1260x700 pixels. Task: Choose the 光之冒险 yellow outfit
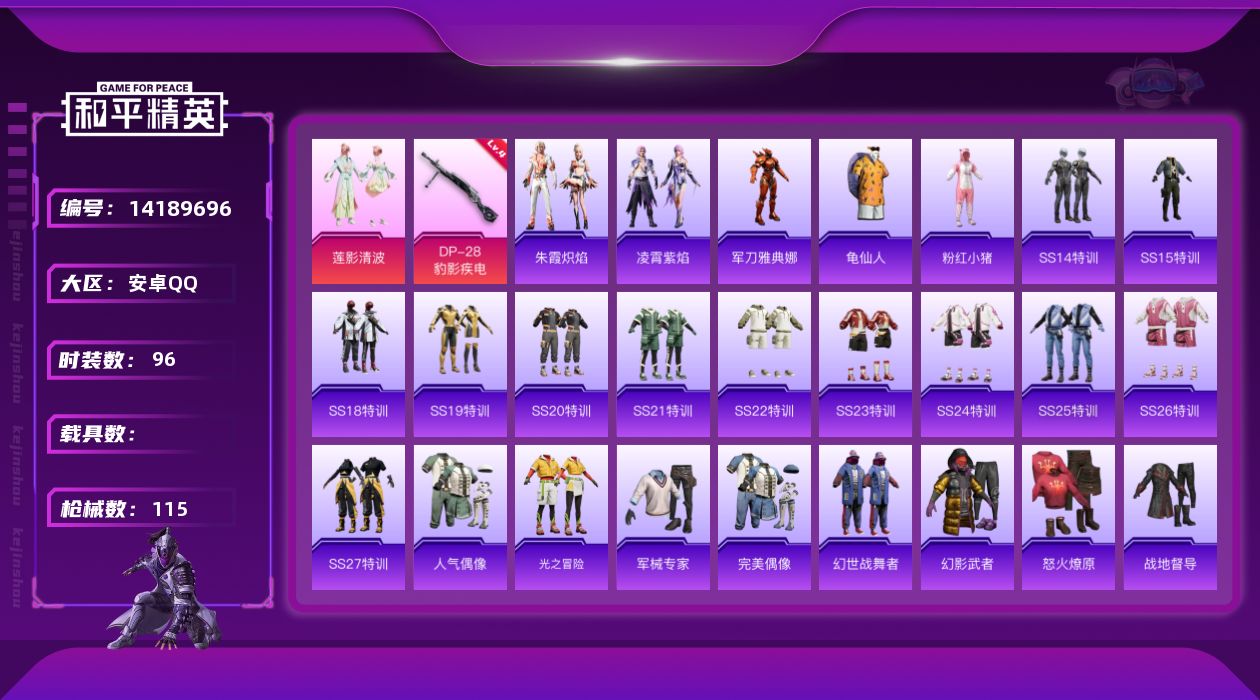tap(561, 516)
